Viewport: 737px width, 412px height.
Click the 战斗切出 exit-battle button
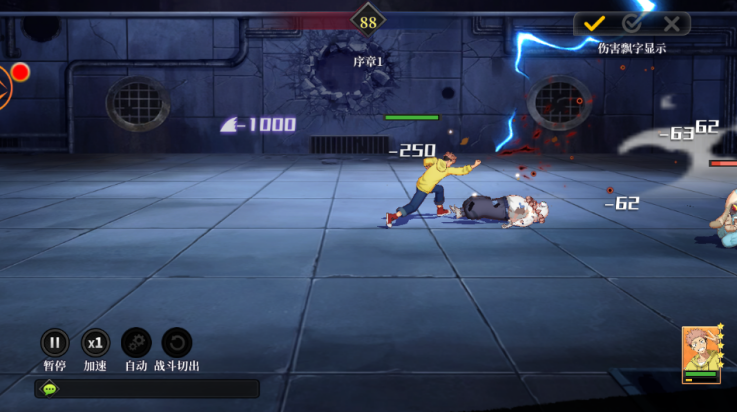tap(176, 343)
